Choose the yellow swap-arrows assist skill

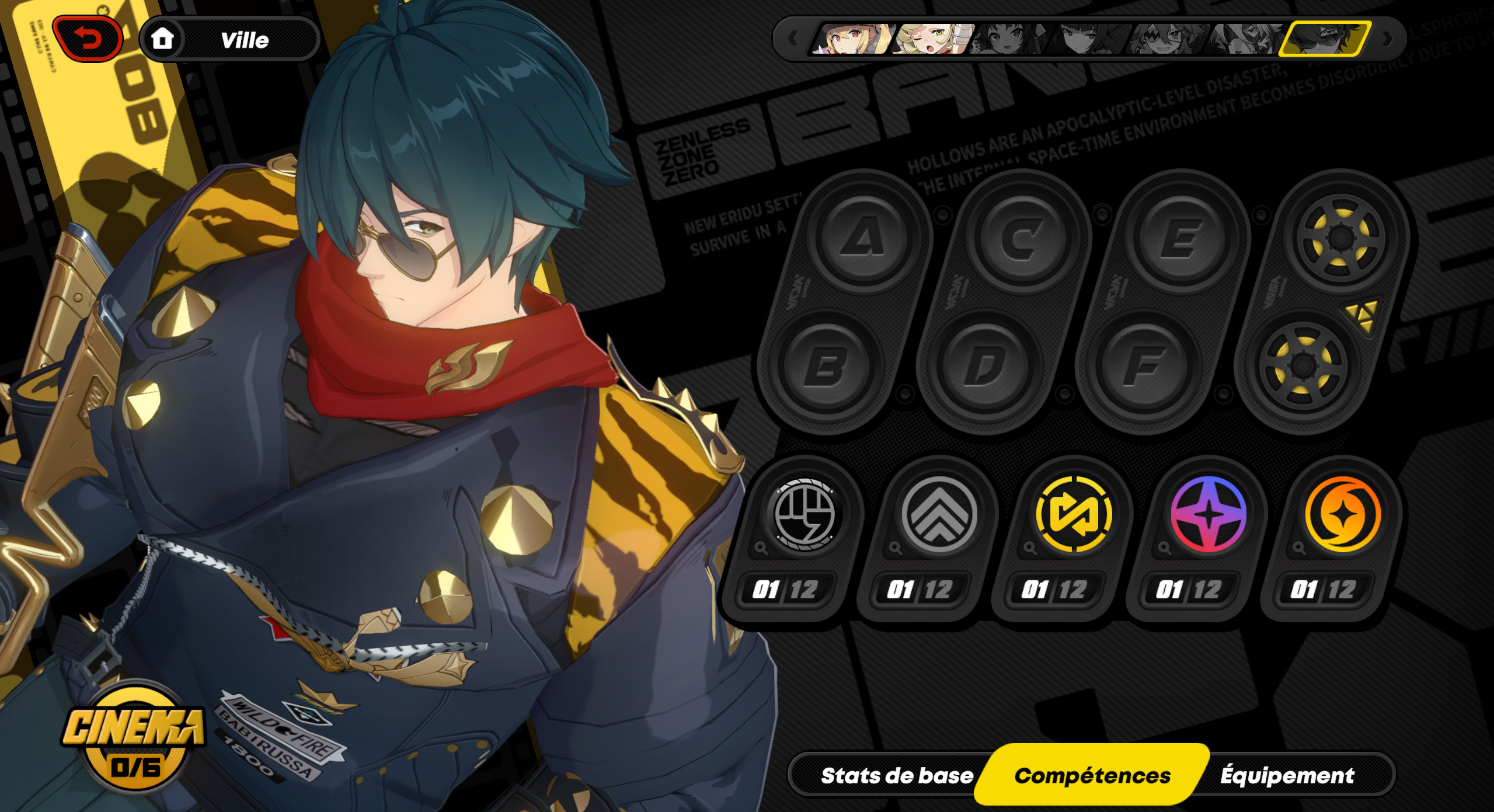[x=1073, y=515]
